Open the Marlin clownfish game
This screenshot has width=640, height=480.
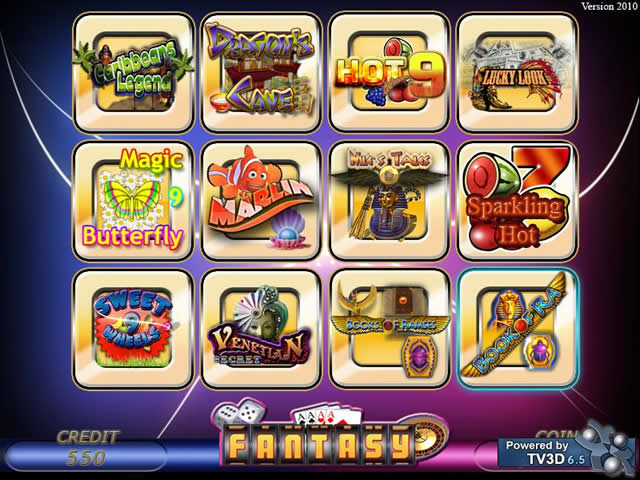pyautogui.click(x=261, y=200)
